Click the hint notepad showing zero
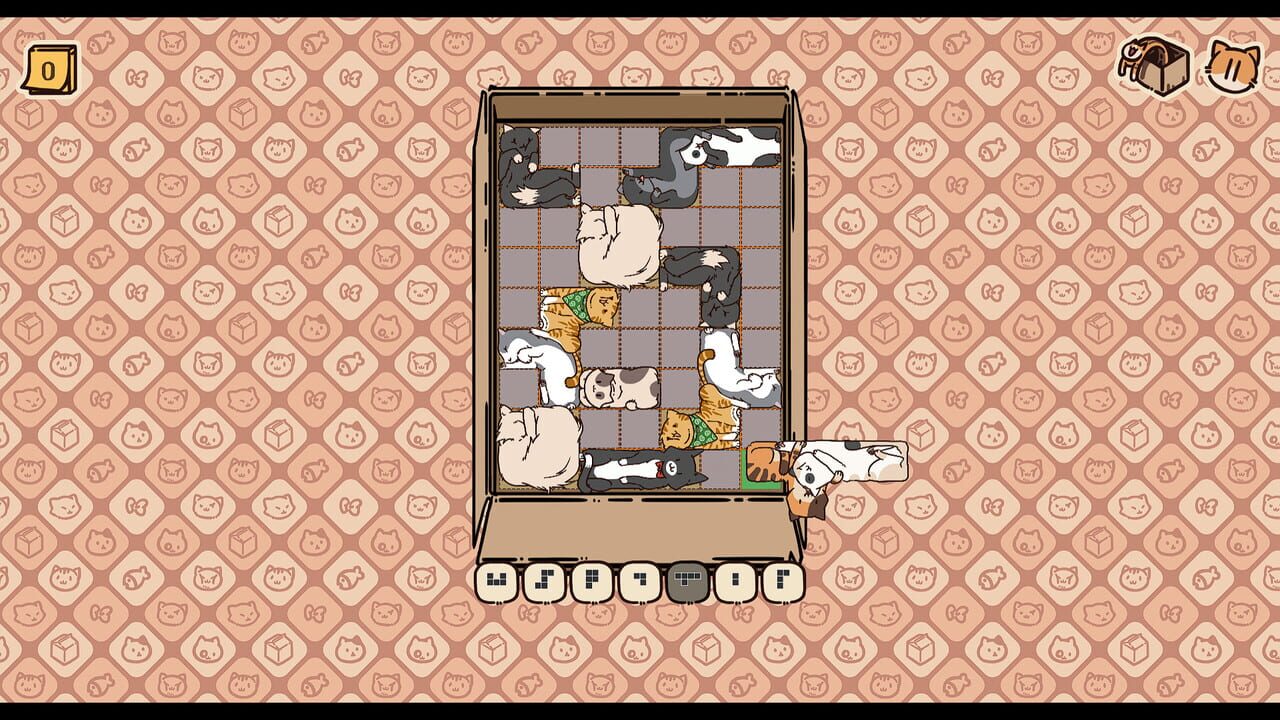 [48, 65]
